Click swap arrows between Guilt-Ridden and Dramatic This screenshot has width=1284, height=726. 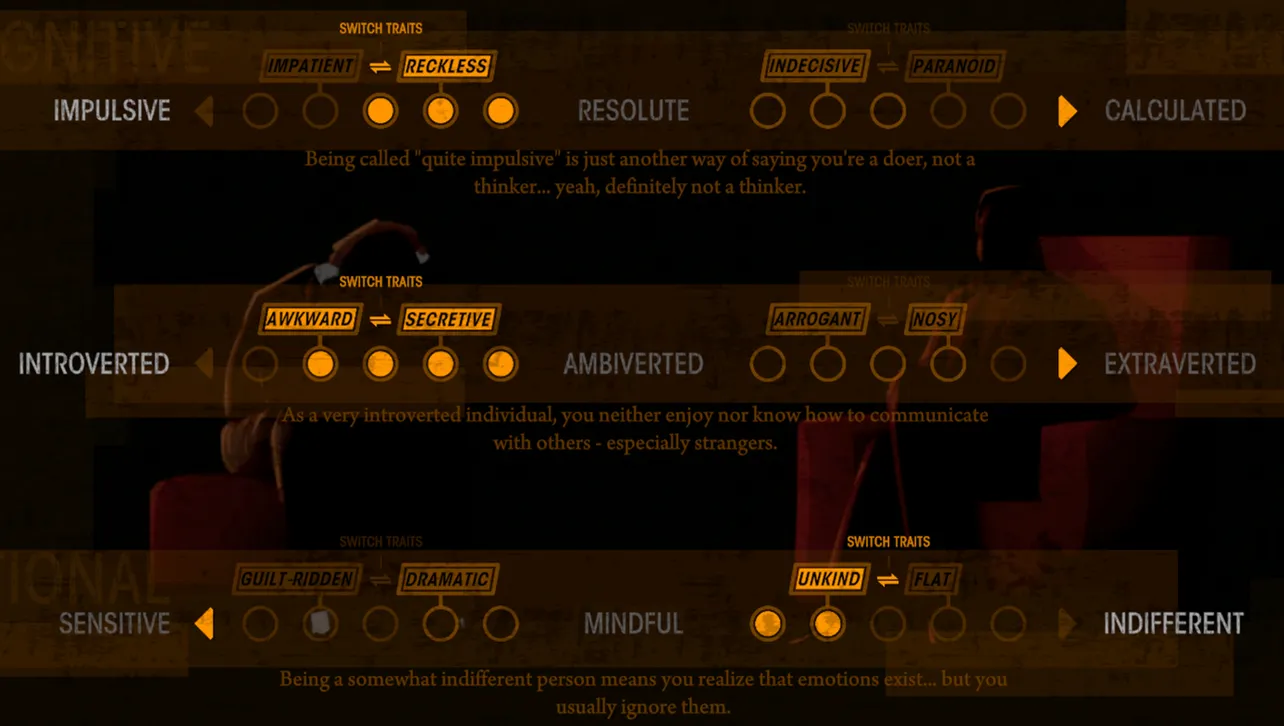click(x=381, y=579)
